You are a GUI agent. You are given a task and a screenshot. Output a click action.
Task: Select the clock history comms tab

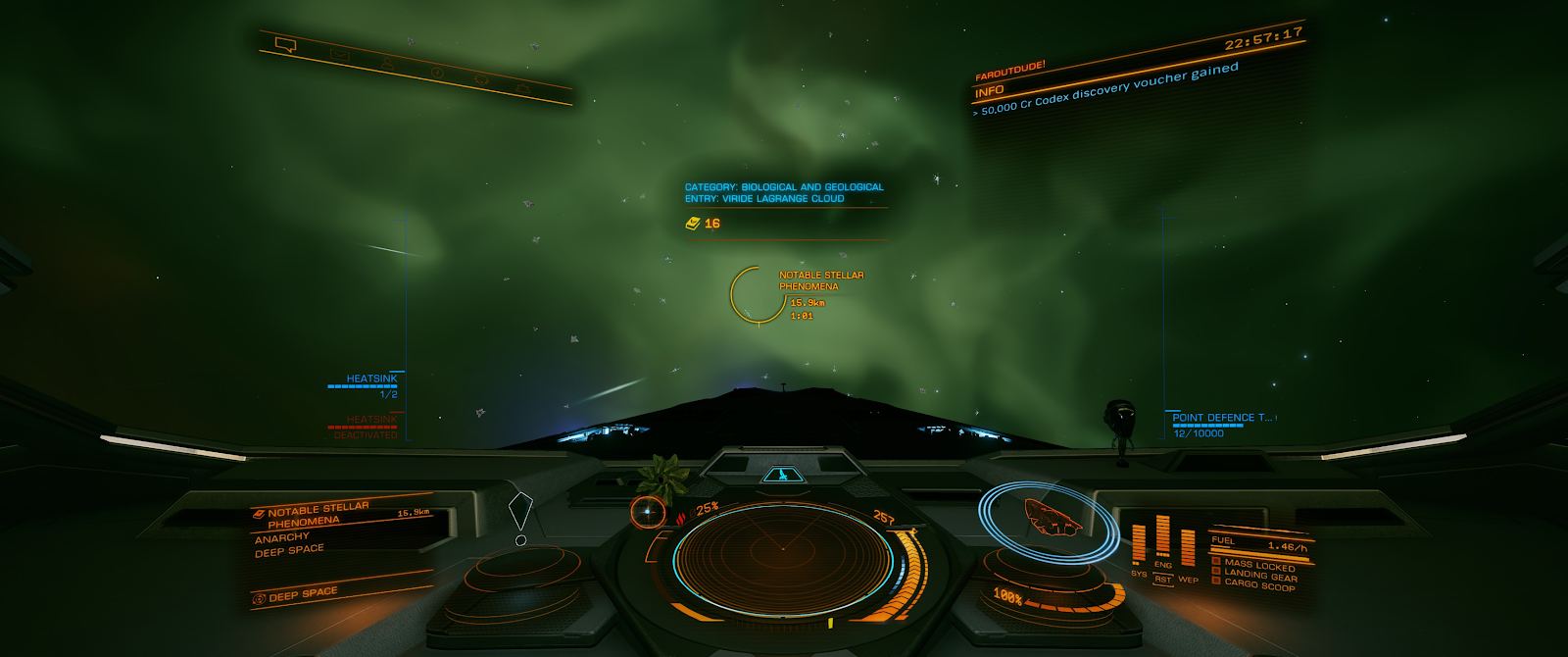pyautogui.click(x=437, y=73)
